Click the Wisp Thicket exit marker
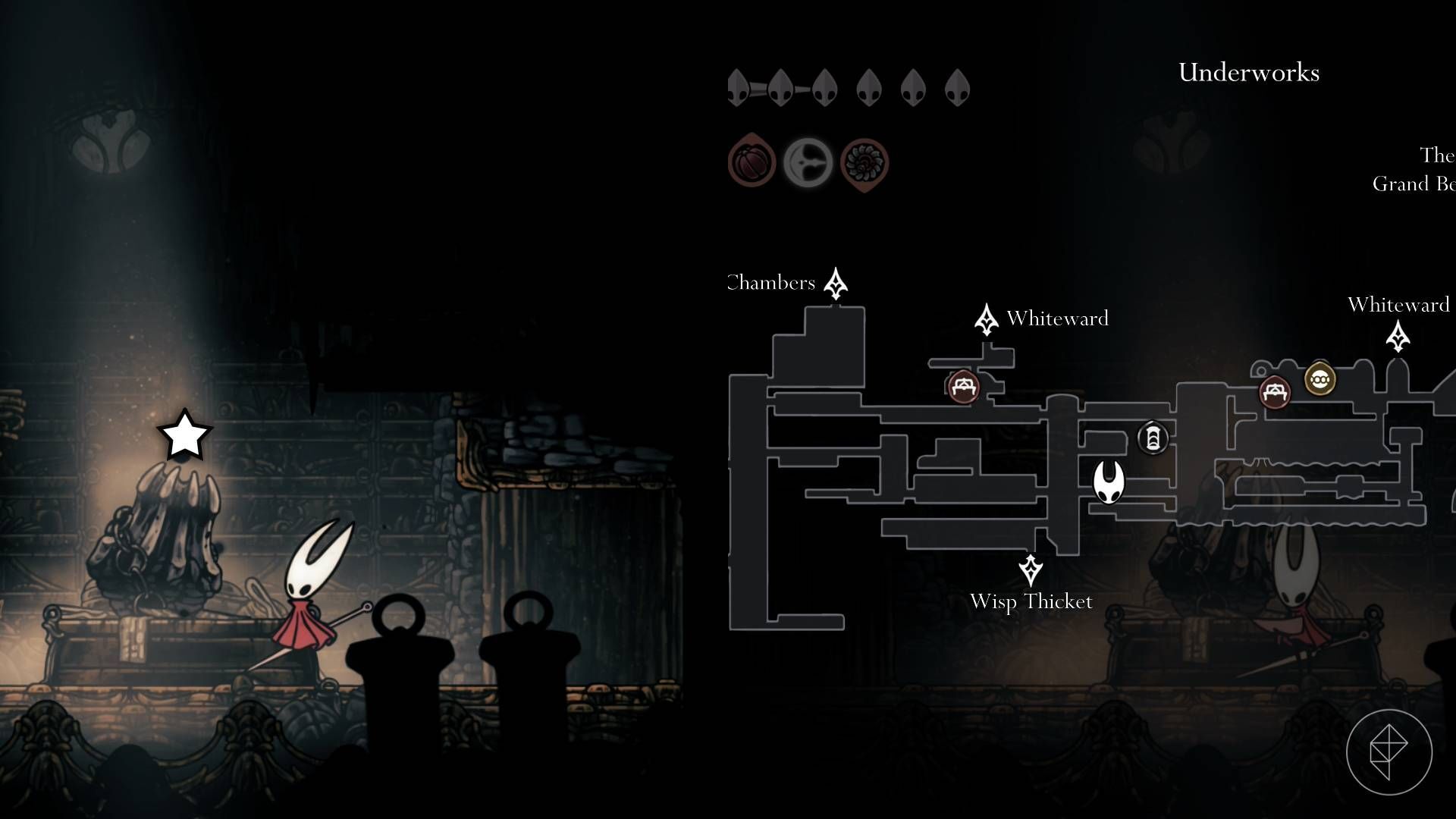 [1030, 570]
